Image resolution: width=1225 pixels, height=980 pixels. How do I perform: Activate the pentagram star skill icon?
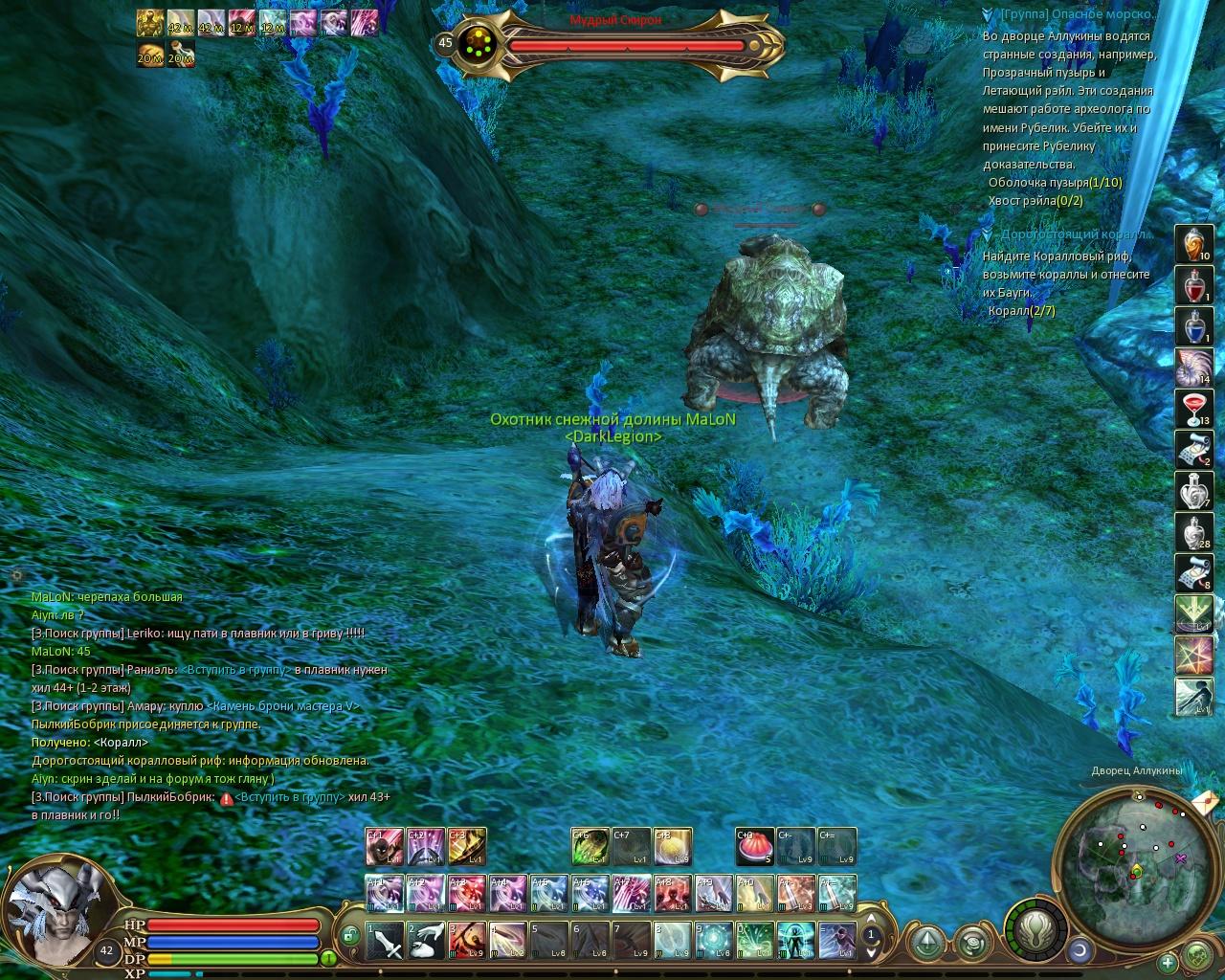(x=1193, y=656)
